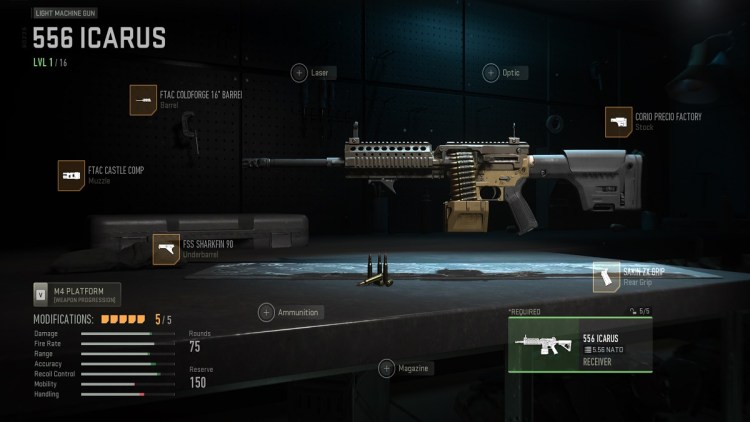Select the FSS Sharkfin 90 underbarrel slot
Viewport: 750px width, 422px height.
pyautogui.click(x=166, y=249)
